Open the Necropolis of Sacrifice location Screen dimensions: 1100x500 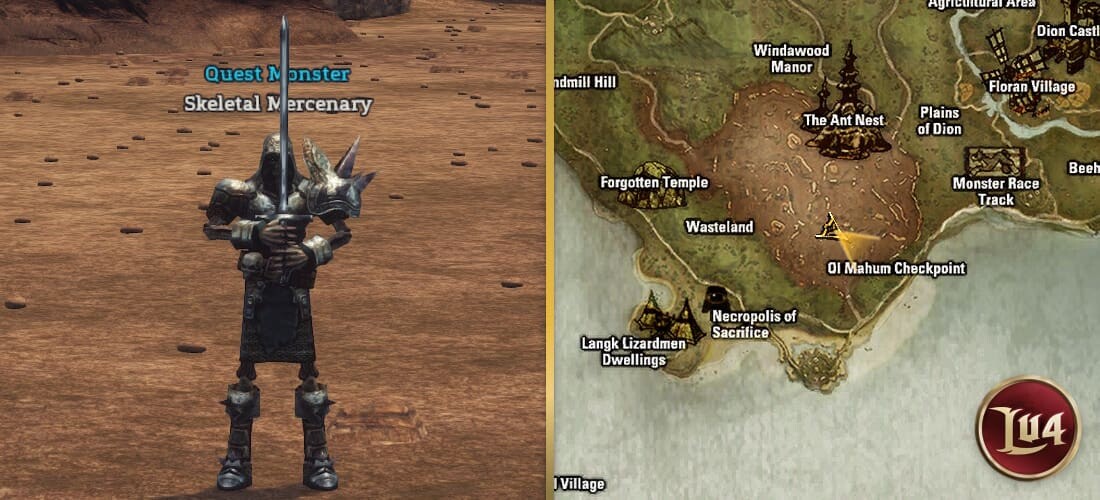[x=715, y=299]
